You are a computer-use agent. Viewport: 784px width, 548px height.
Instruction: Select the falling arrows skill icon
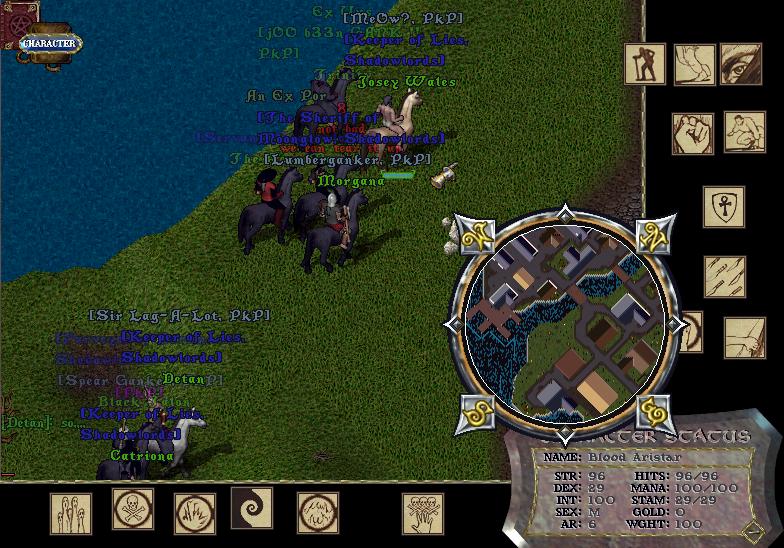(723, 277)
